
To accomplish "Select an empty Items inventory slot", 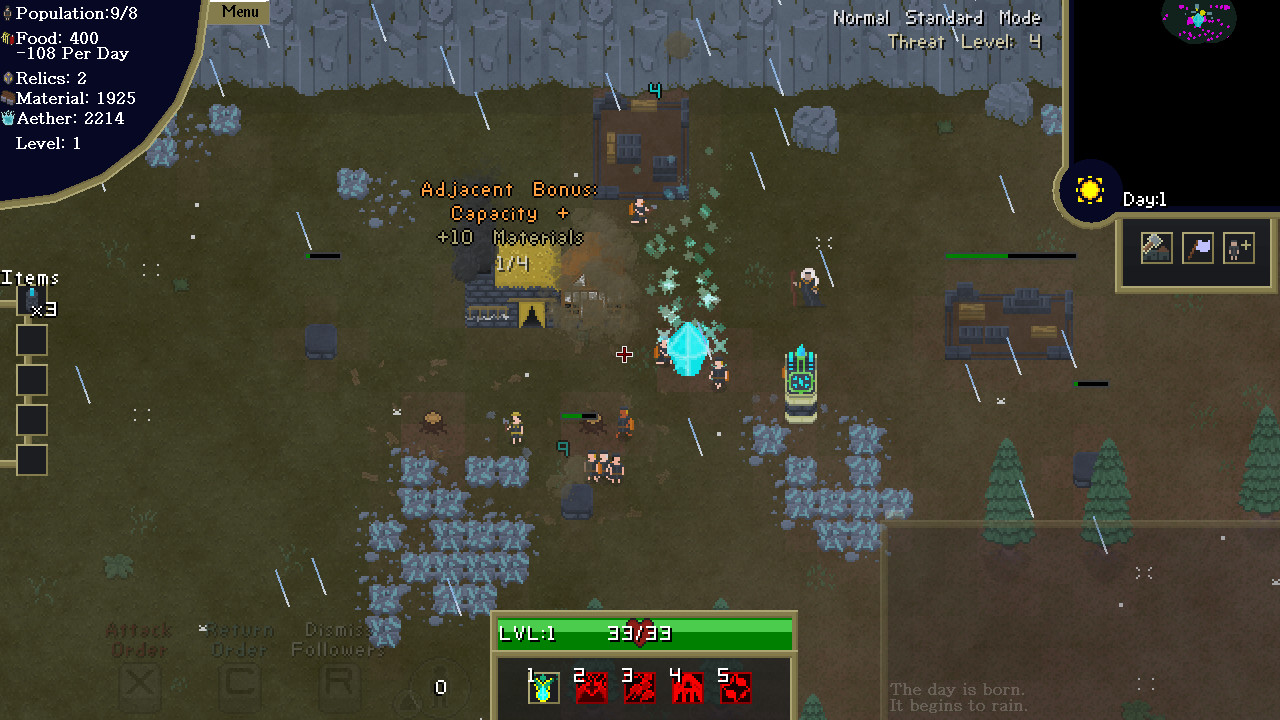I will coord(31,340).
